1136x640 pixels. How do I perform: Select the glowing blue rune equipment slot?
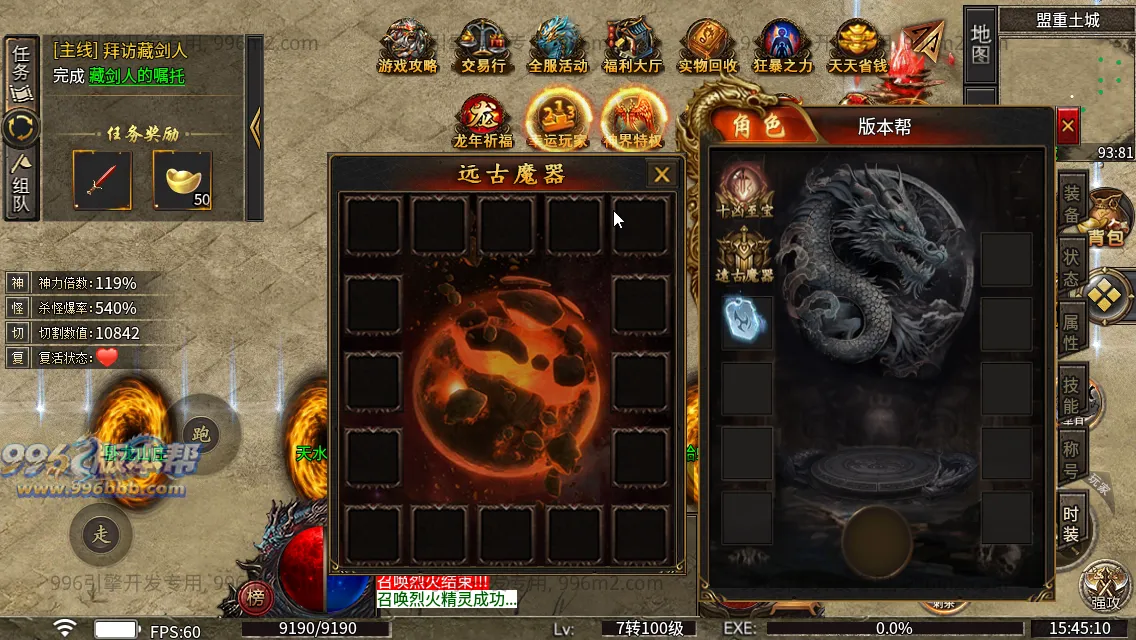click(x=746, y=320)
